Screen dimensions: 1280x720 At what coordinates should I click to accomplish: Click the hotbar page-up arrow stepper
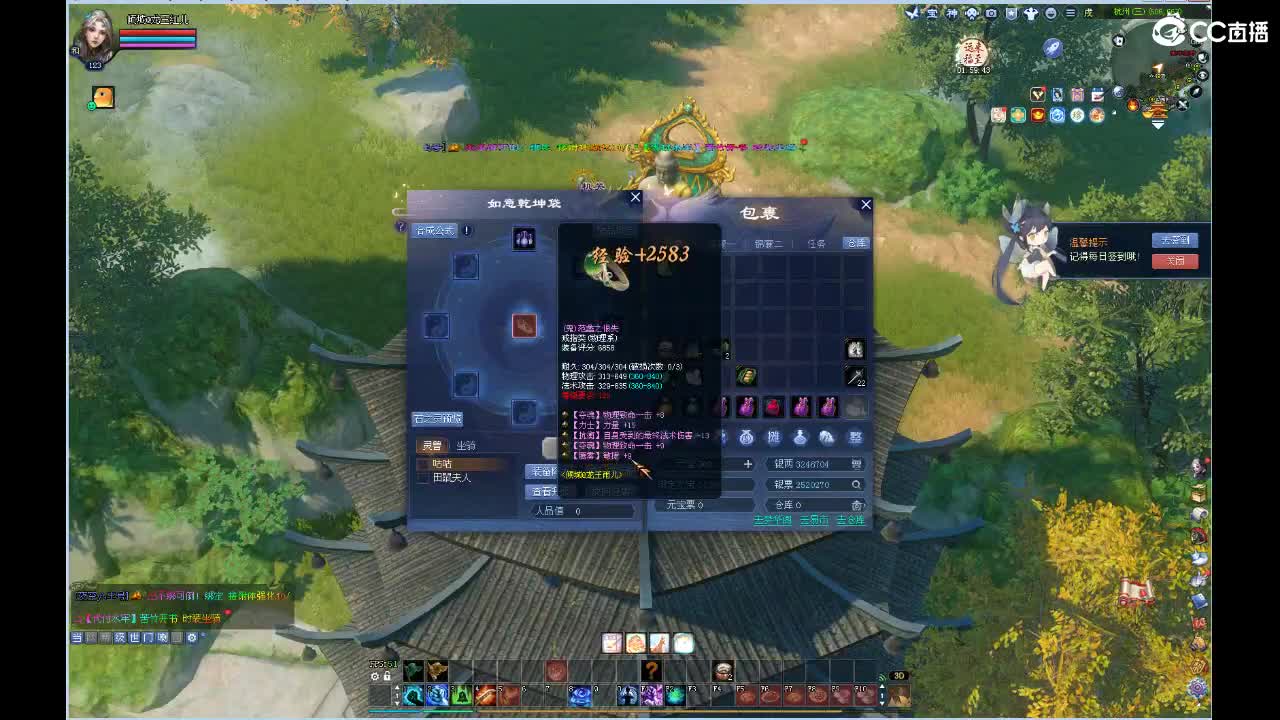(397, 686)
